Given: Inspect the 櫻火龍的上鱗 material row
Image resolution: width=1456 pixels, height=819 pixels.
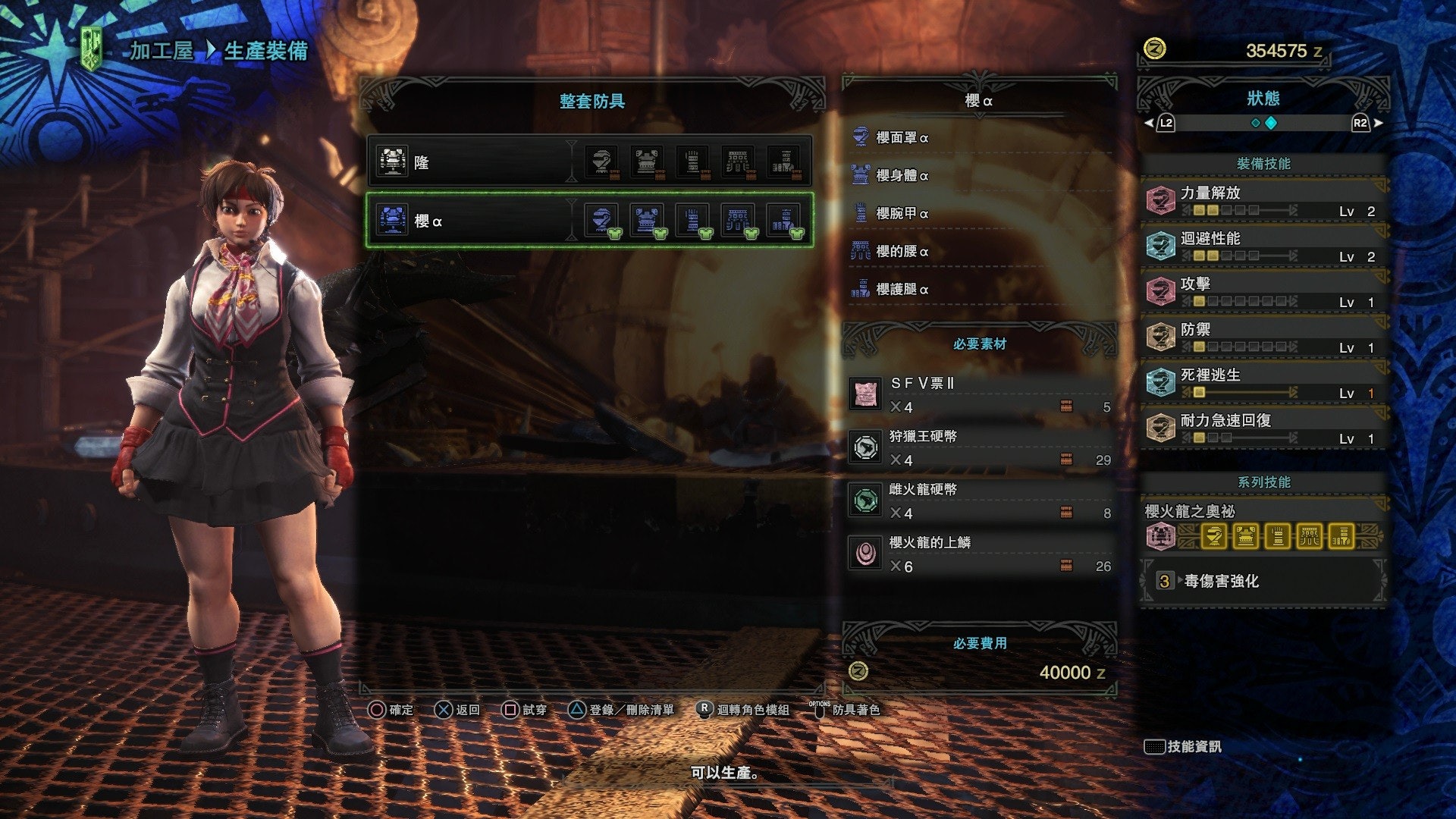Looking at the screenshot, I should pyautogui.click(x=978, y=554).
